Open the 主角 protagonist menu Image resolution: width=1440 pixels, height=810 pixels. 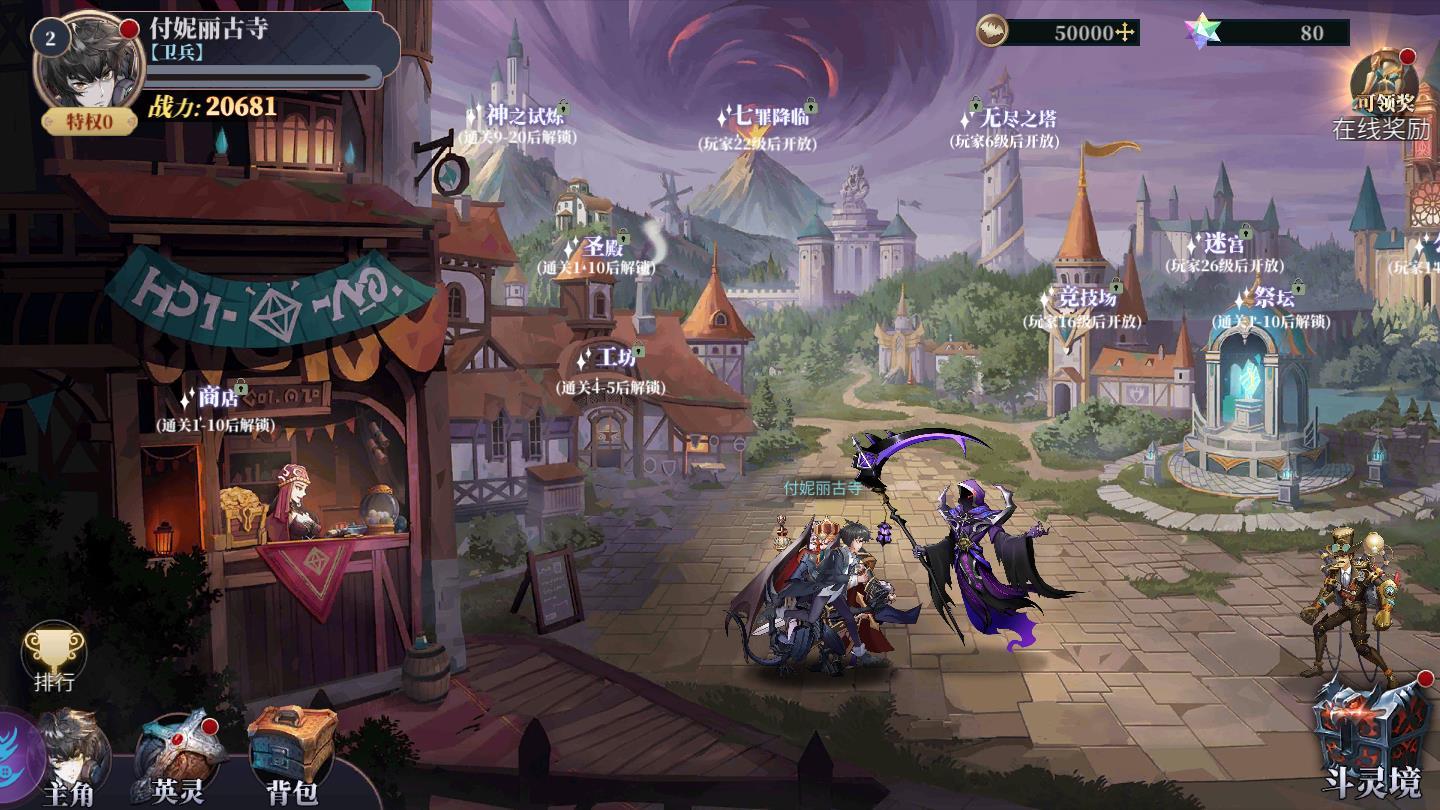tap(74, 762)
